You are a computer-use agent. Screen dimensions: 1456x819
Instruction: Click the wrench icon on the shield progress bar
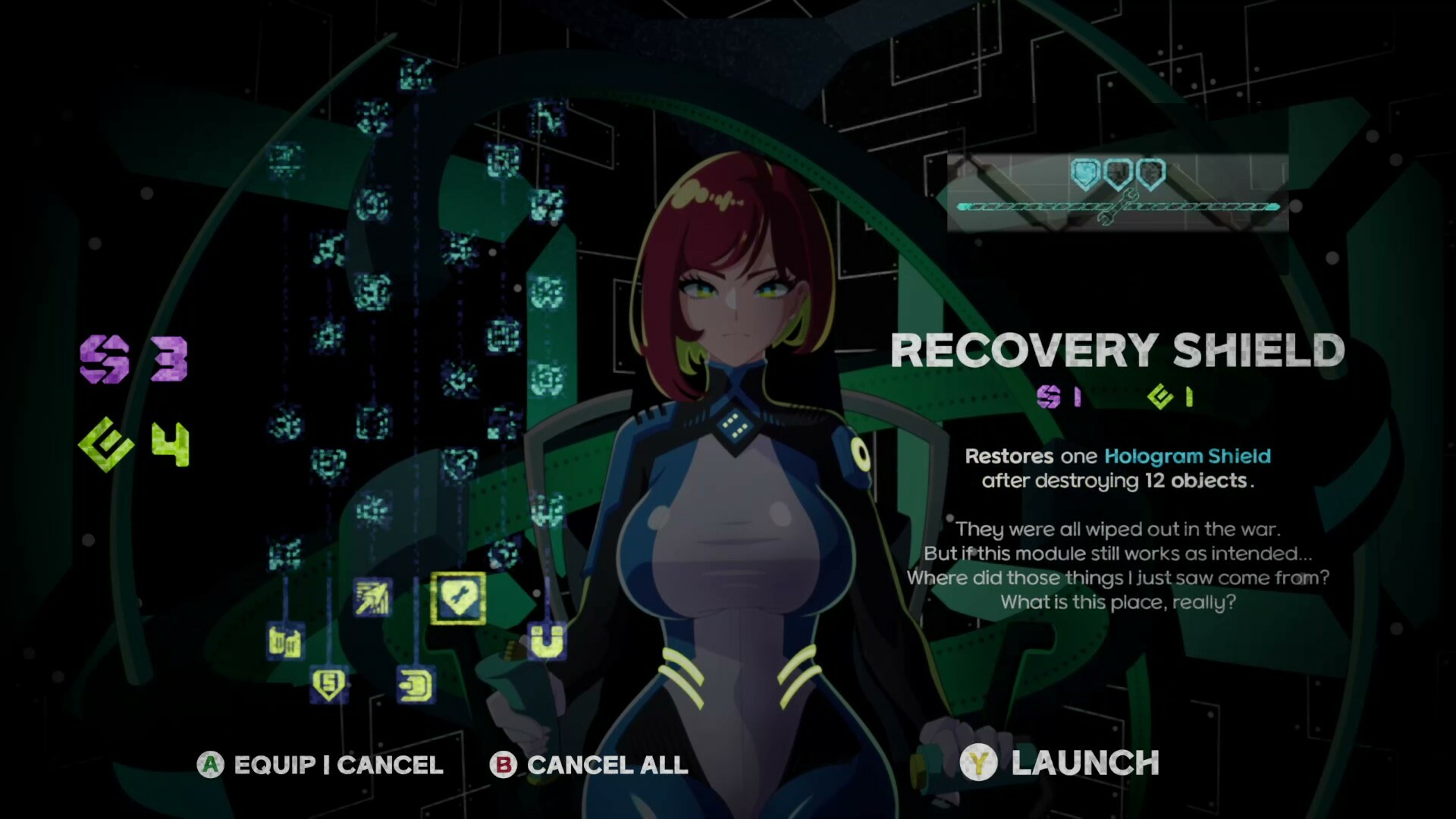tap(1119, 206)
